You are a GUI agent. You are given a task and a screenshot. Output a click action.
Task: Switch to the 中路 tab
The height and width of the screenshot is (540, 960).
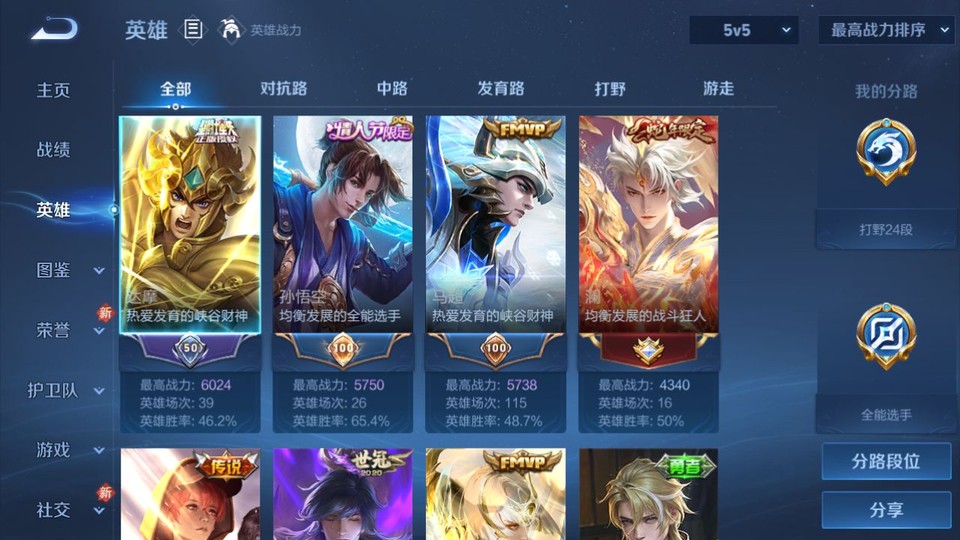392,88
